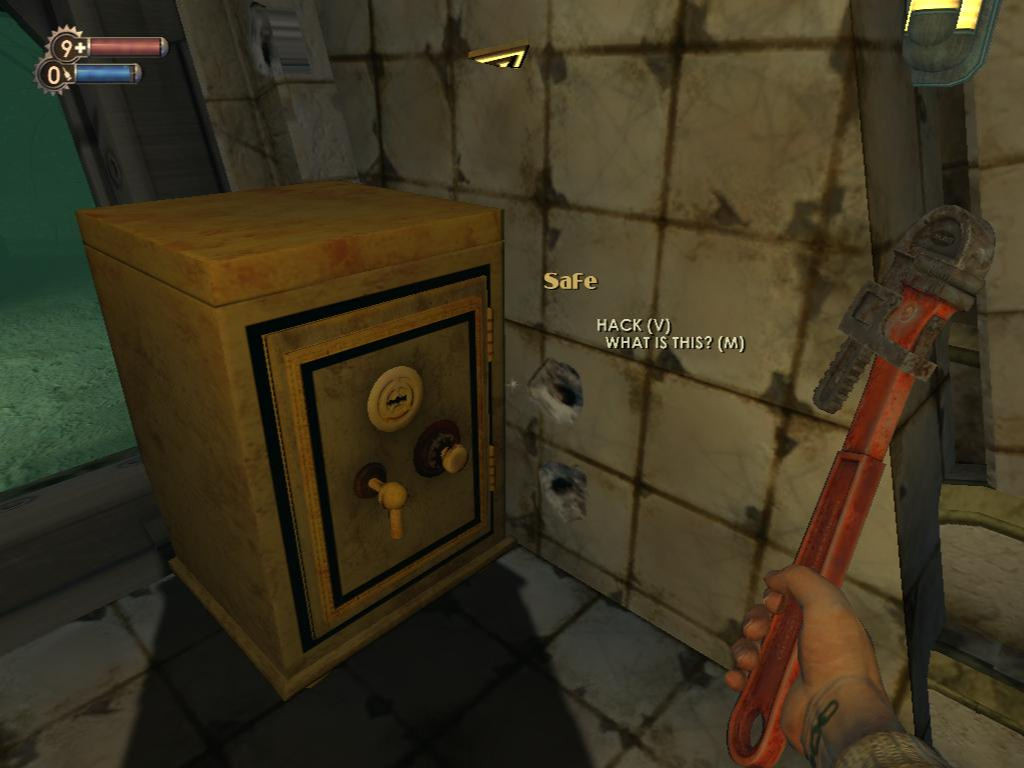Click the yellow objective direction arrow

[498, 56]
